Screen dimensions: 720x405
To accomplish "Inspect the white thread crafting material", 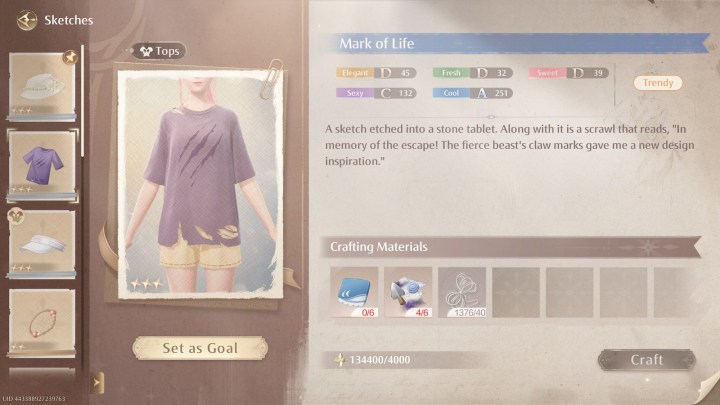I will click(462, 290).
